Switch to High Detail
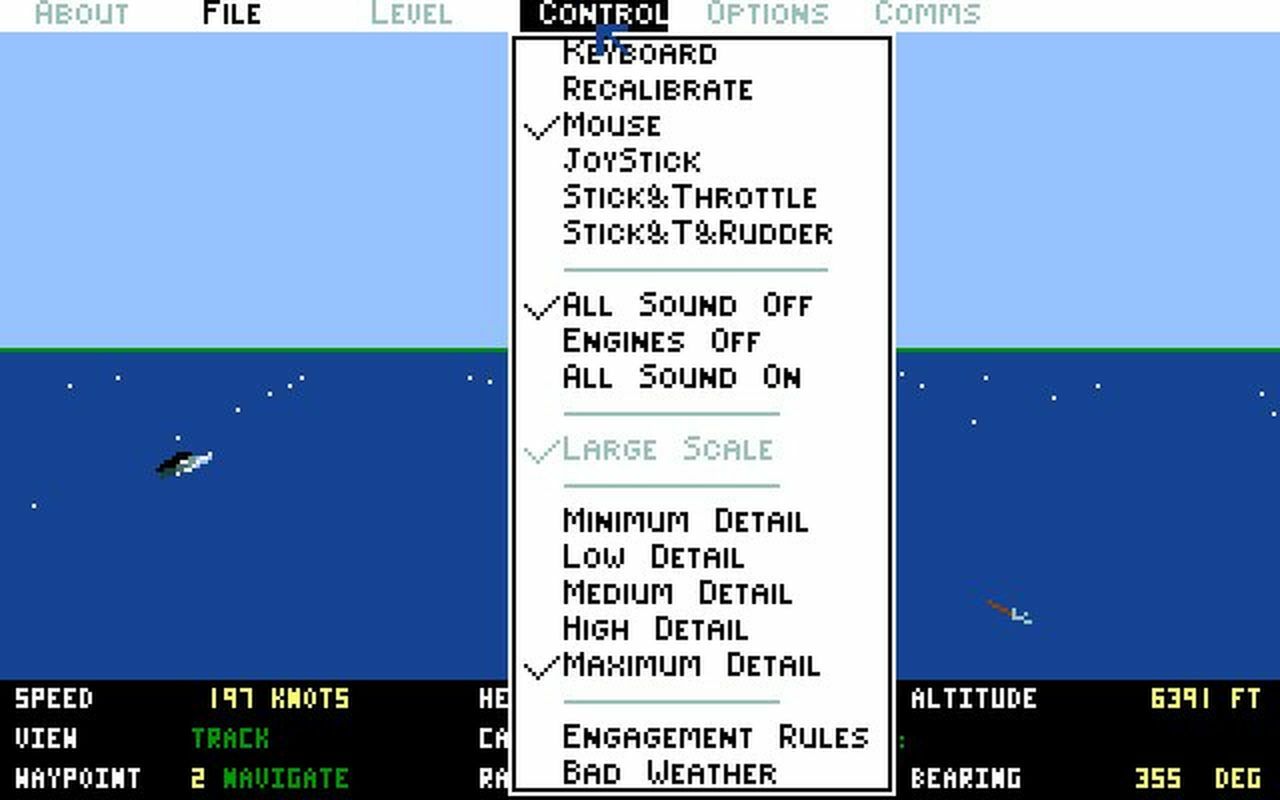Viewport: 1280px width, 800px height. click(x=654, y=629)
